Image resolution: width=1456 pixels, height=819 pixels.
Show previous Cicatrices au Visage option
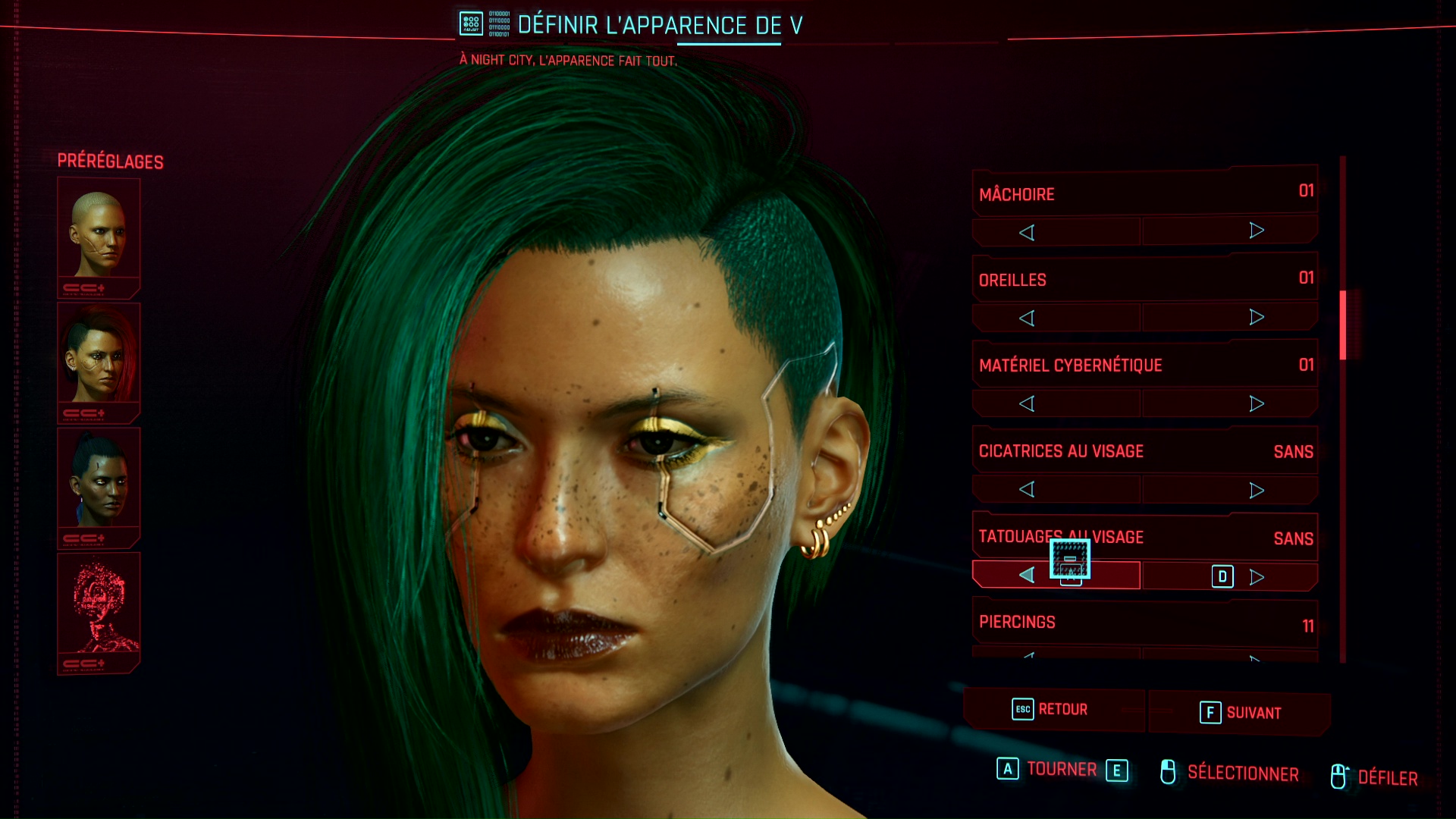[x=1027, y=489]
